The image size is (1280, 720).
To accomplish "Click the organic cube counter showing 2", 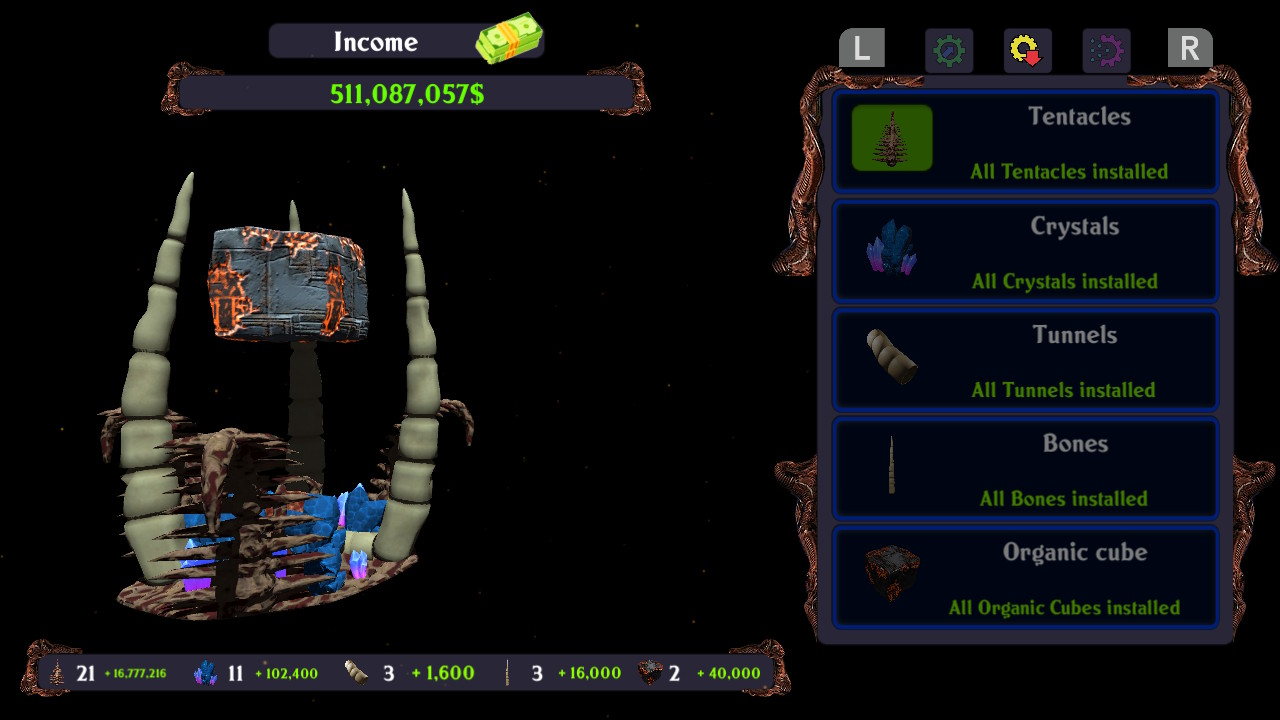I will [648, 672].
